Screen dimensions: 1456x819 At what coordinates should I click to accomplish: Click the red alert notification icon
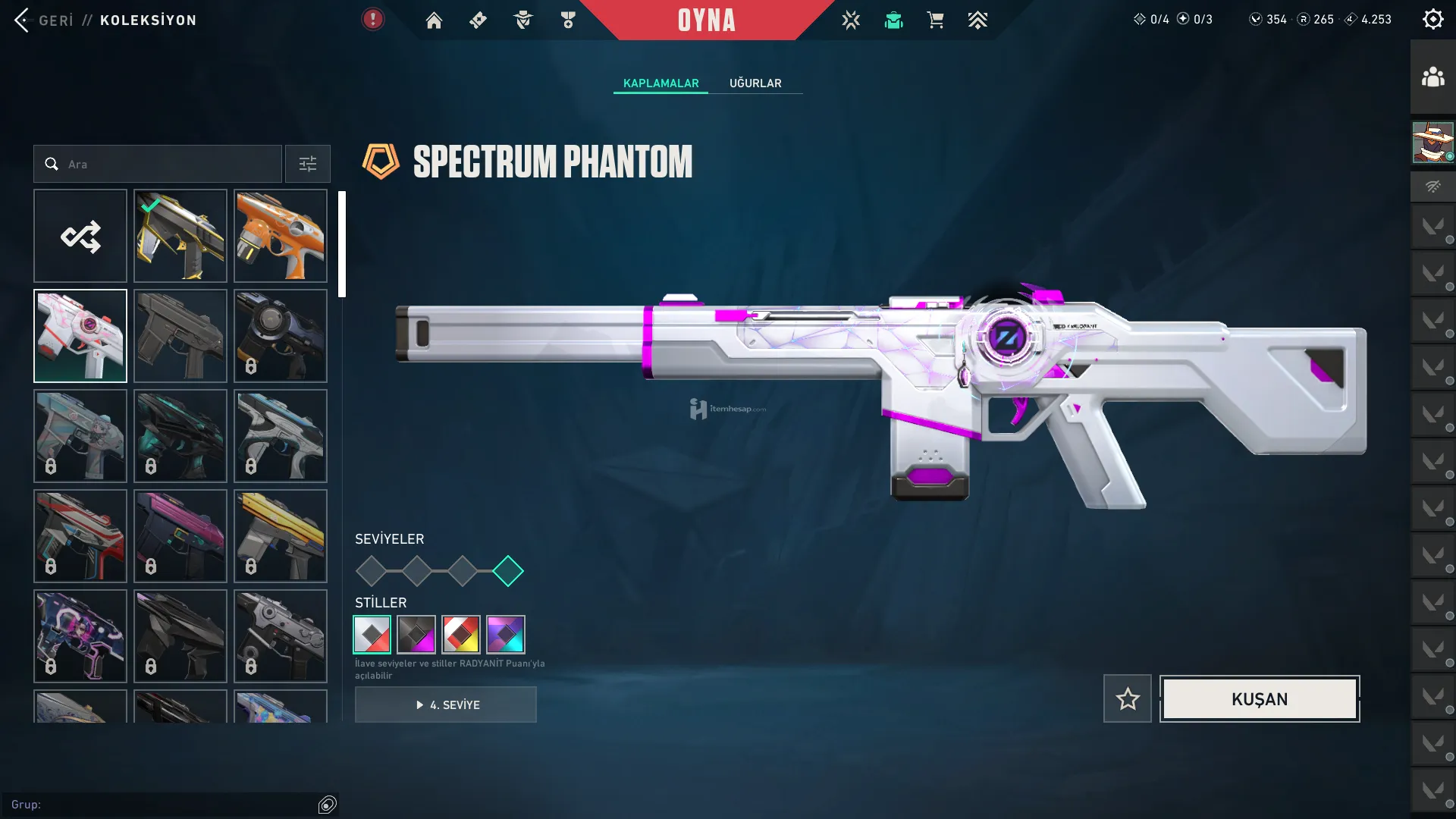pos(372,19)
